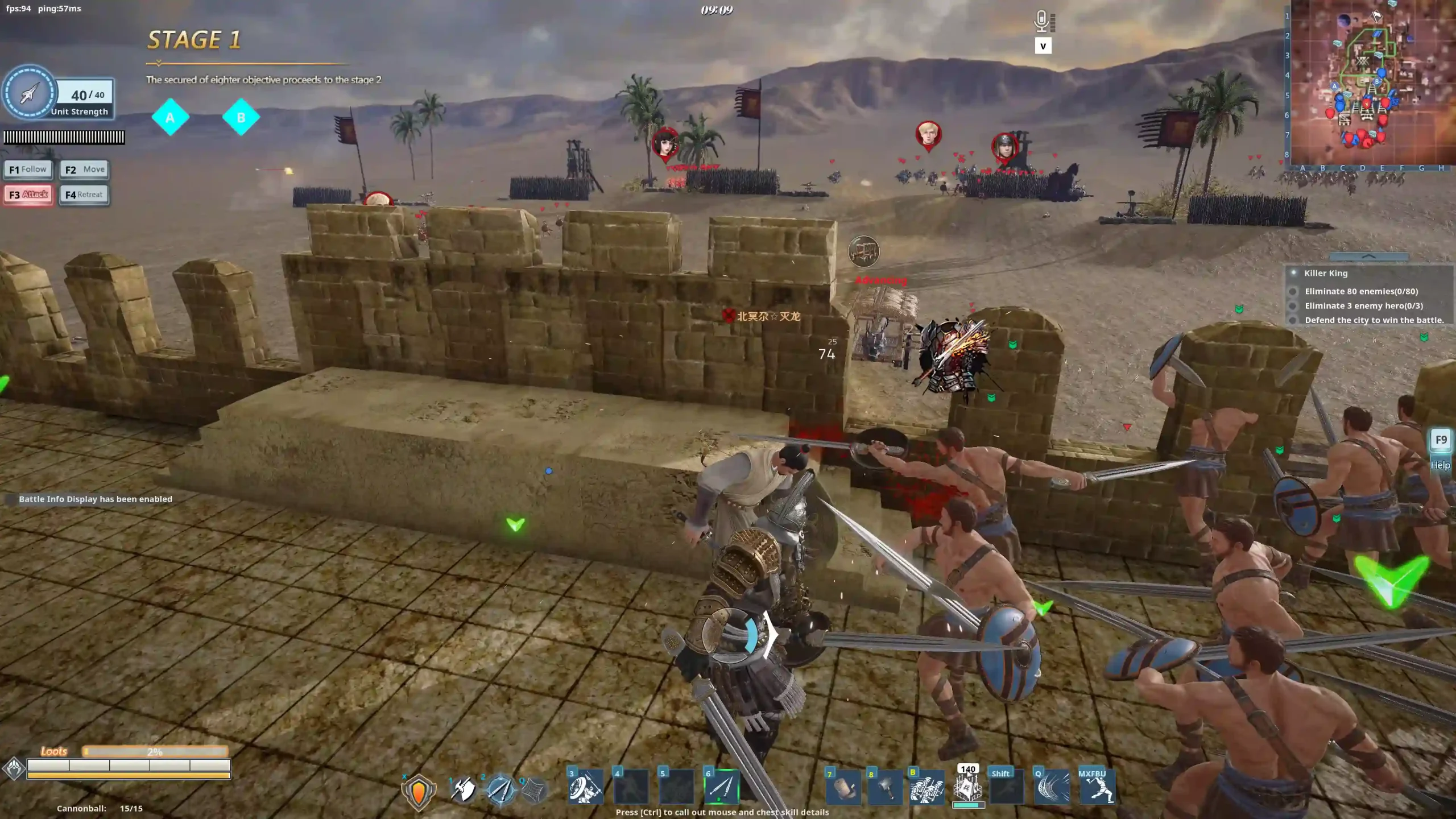Use the battle axe skill
The height and width of the screenshot is (819, 1456).
[x=464, y=789]
